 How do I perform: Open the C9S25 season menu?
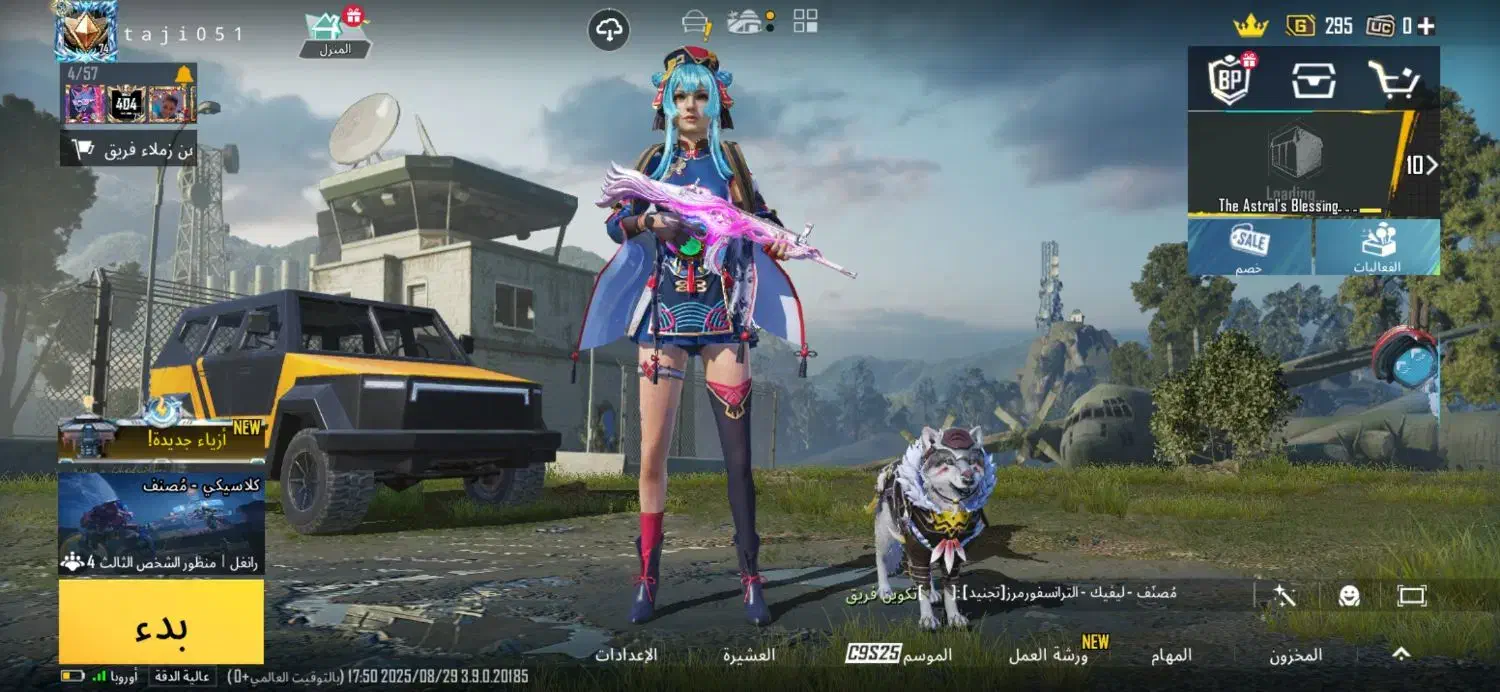pyautogui.click(x=899, y=655)
